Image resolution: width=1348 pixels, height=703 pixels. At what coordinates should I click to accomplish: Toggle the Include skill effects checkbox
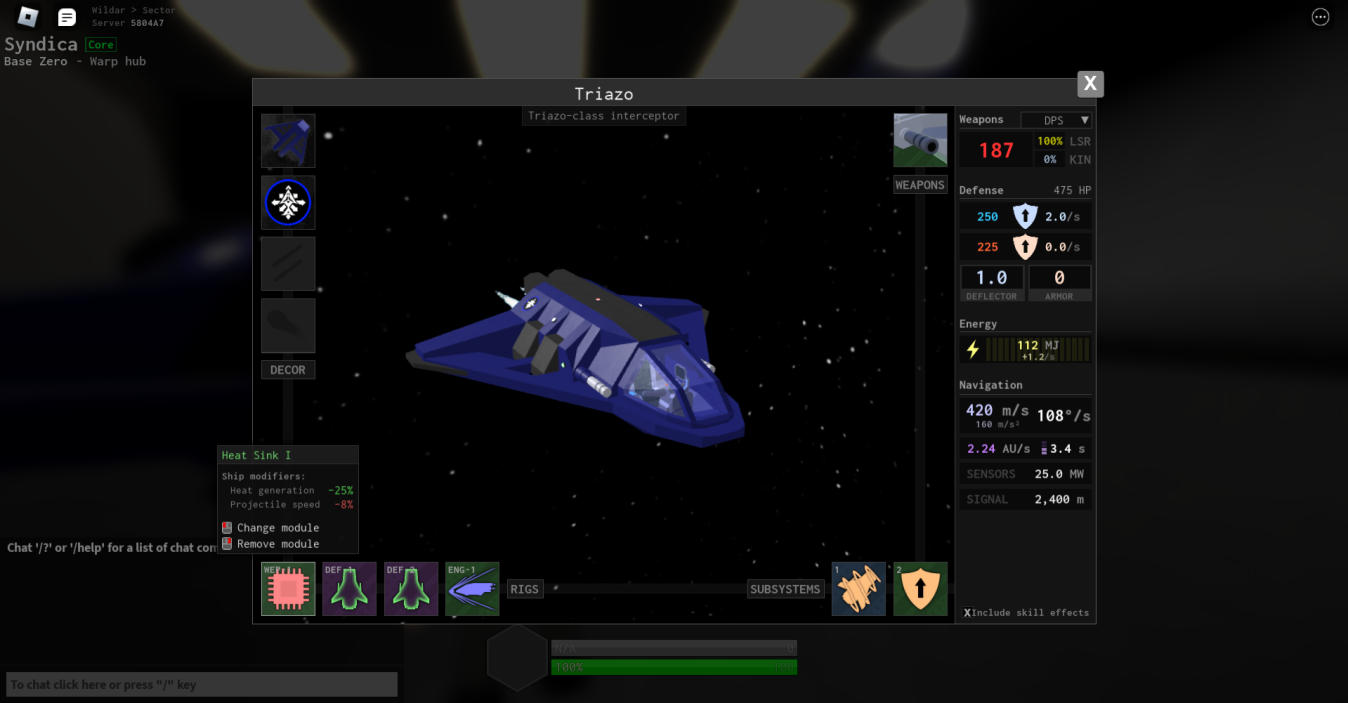tap(968, 613)
